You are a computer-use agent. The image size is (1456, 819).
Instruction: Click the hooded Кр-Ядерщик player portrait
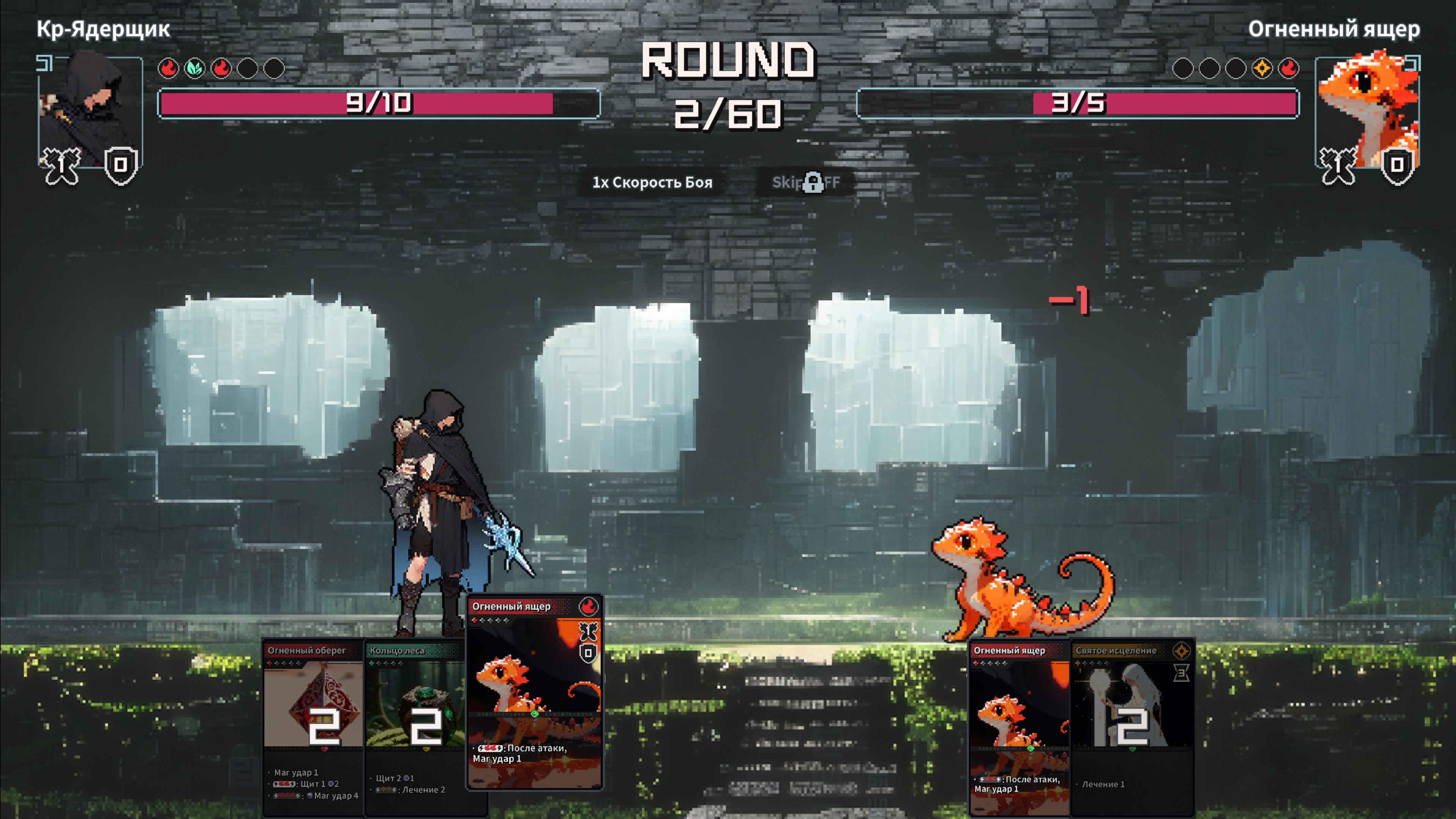click(x=89, y=110)
